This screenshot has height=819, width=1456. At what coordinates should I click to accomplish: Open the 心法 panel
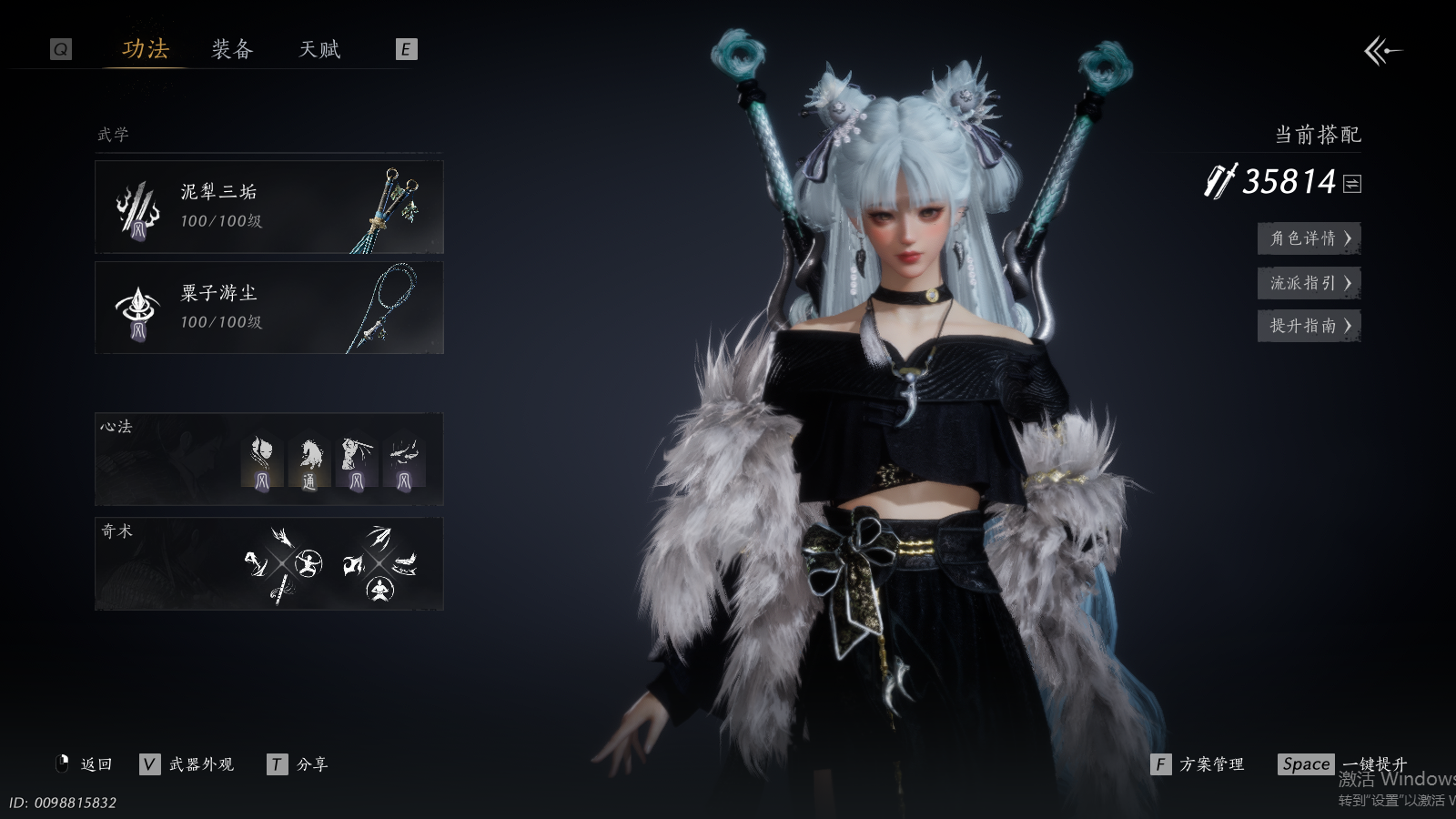(269, 460)
